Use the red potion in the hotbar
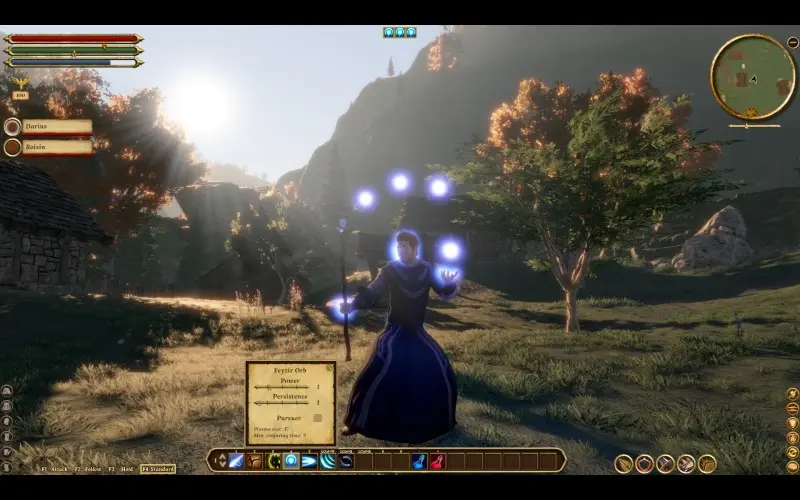The image size is (800, 500). pyautogui.click(x=437, y=461)
